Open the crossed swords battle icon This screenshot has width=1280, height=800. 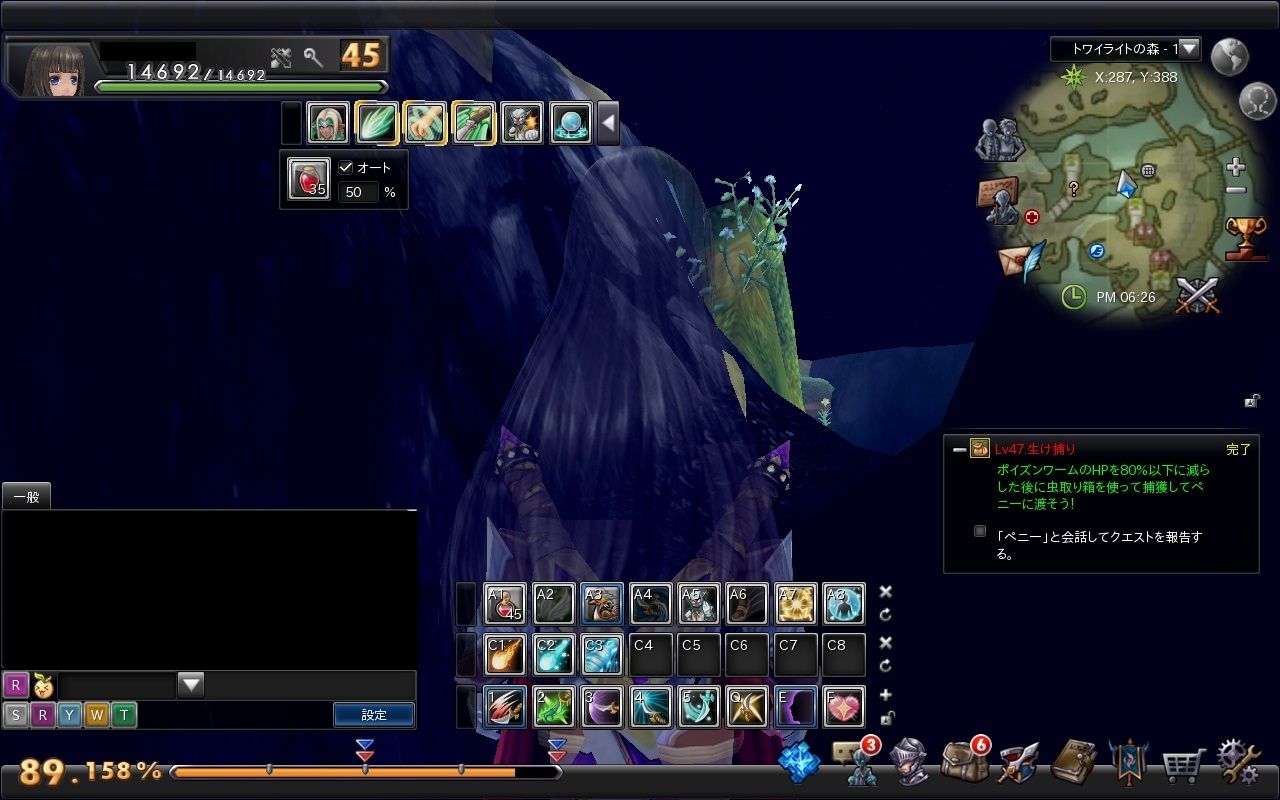(1196, 296)
